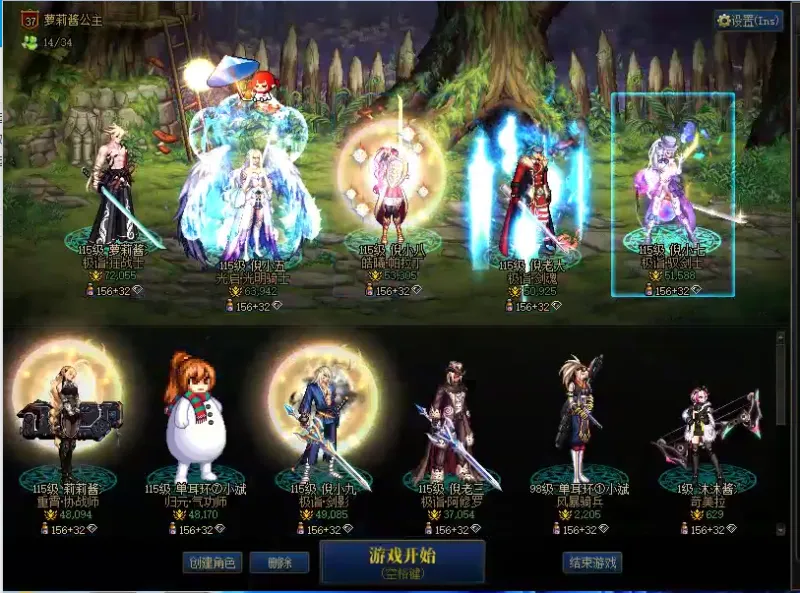Viewport: 800px width, 593px height.
Task: End the game via 结束游戏
Action: [x=592, y=563]
